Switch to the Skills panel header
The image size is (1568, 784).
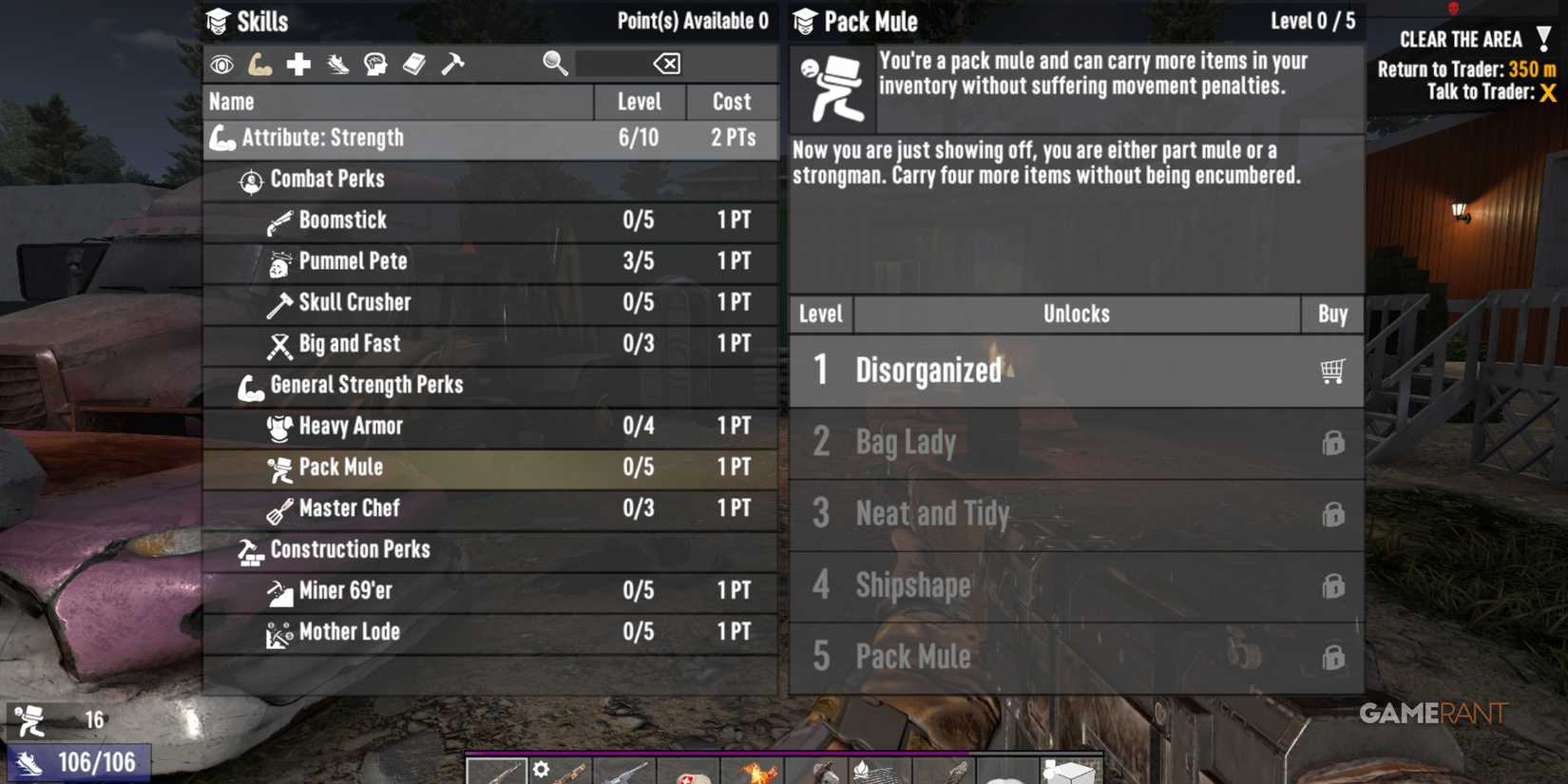264,20
